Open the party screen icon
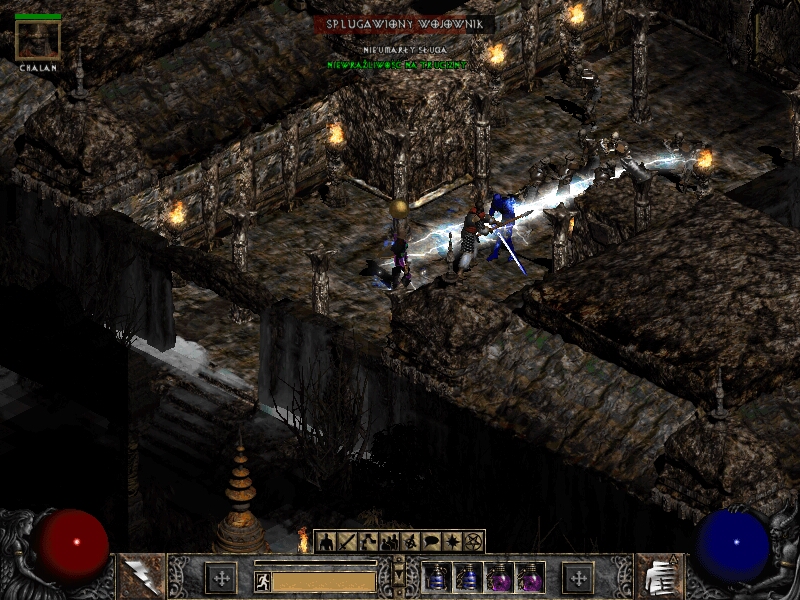The image size is (800, 600). click(x=390, y=542)
